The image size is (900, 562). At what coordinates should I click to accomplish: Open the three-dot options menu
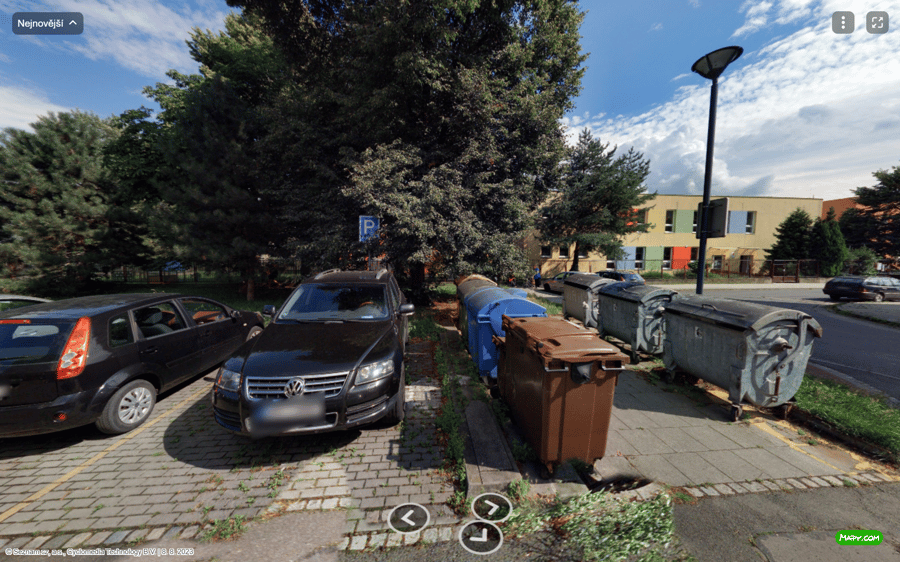pos(843,23)
